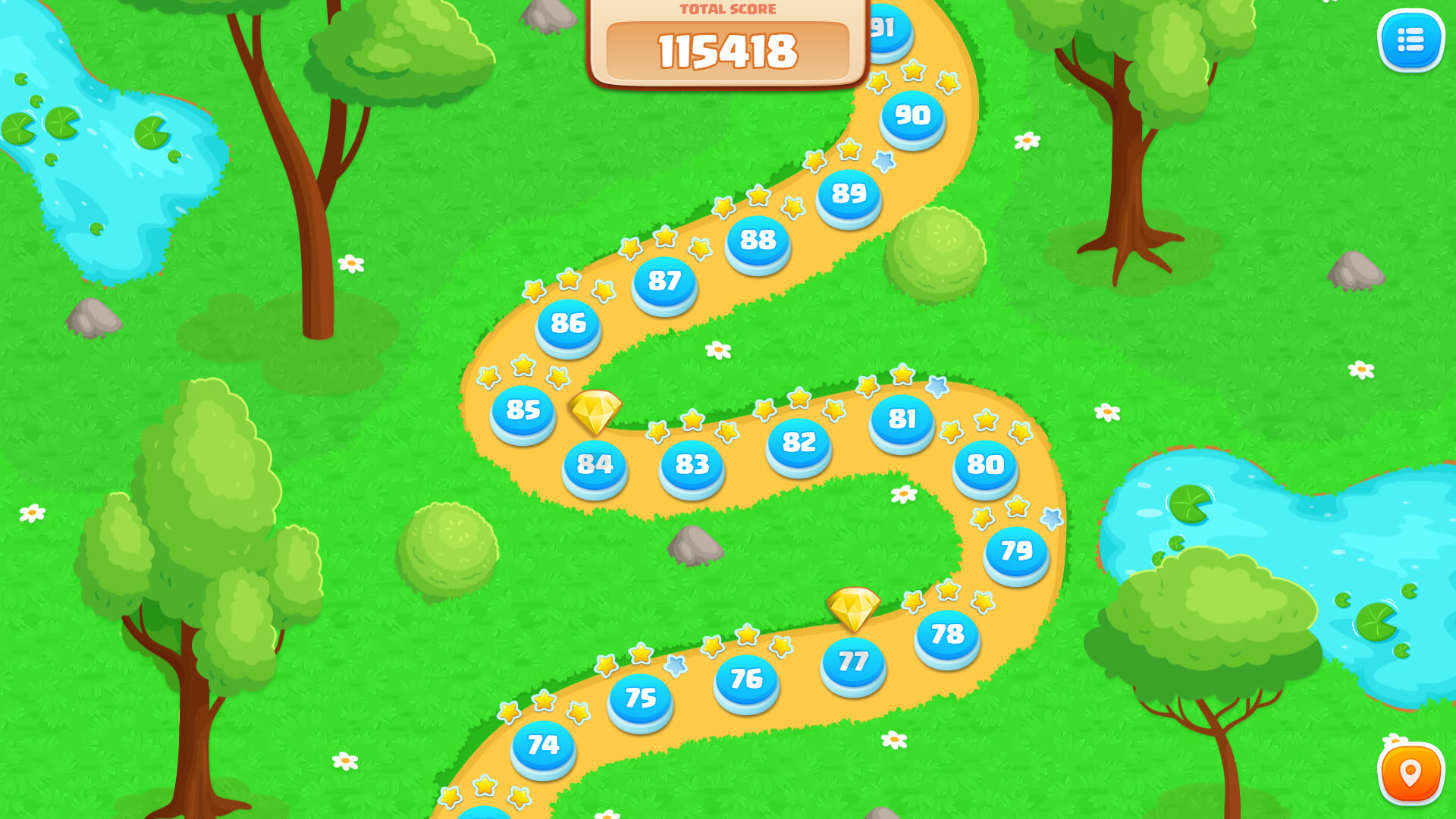Click the blue star next to level 75
1456x819 pixels.
click(675, 667)
